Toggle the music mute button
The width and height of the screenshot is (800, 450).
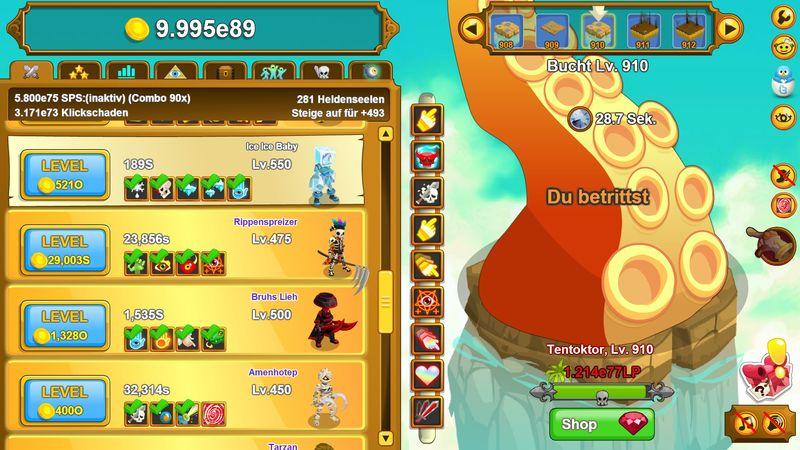coord(745,422)
